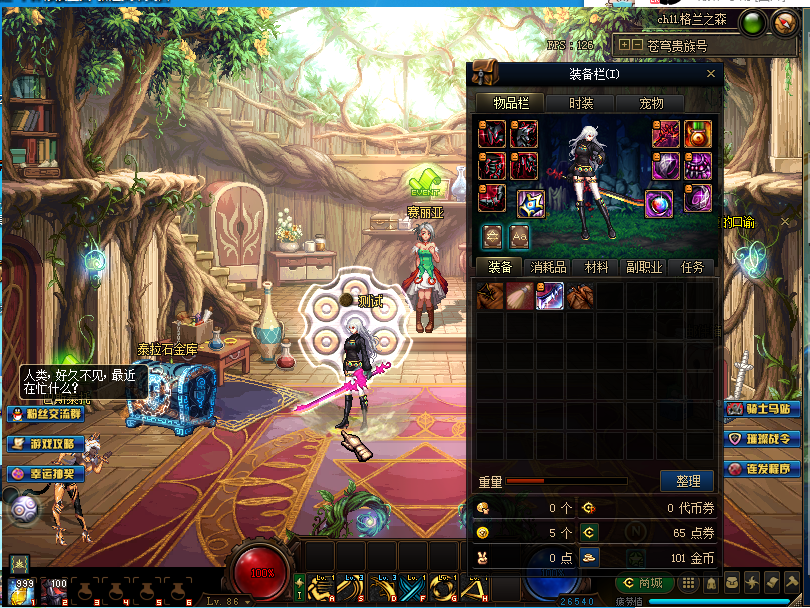
Task: Click the equipped orange medal amulet slot
Action: click(x=698, y=134)
